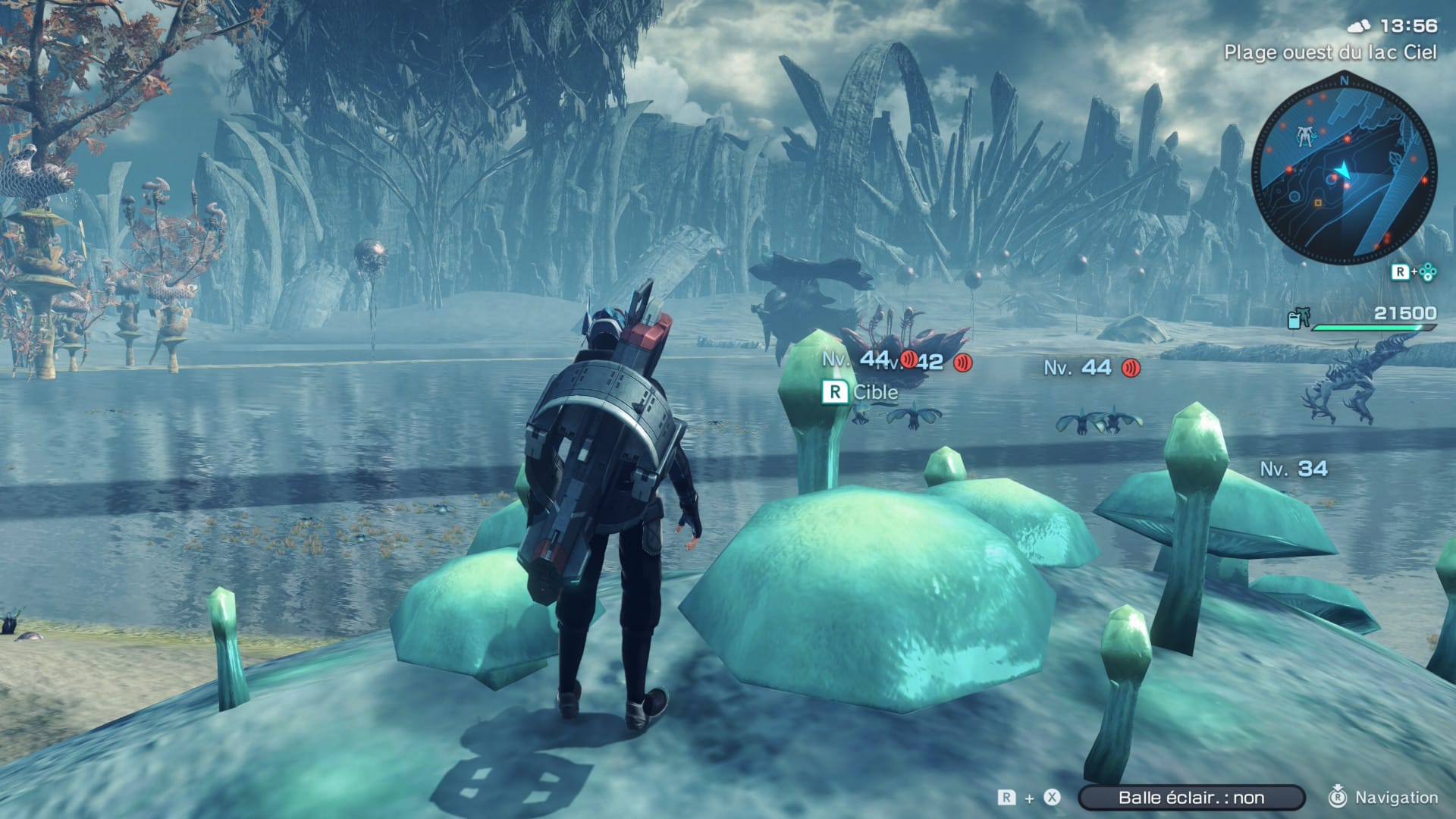Toggle the Balle éclair setting
Screen dimensions: 1456x819
tap(1191, 797)
